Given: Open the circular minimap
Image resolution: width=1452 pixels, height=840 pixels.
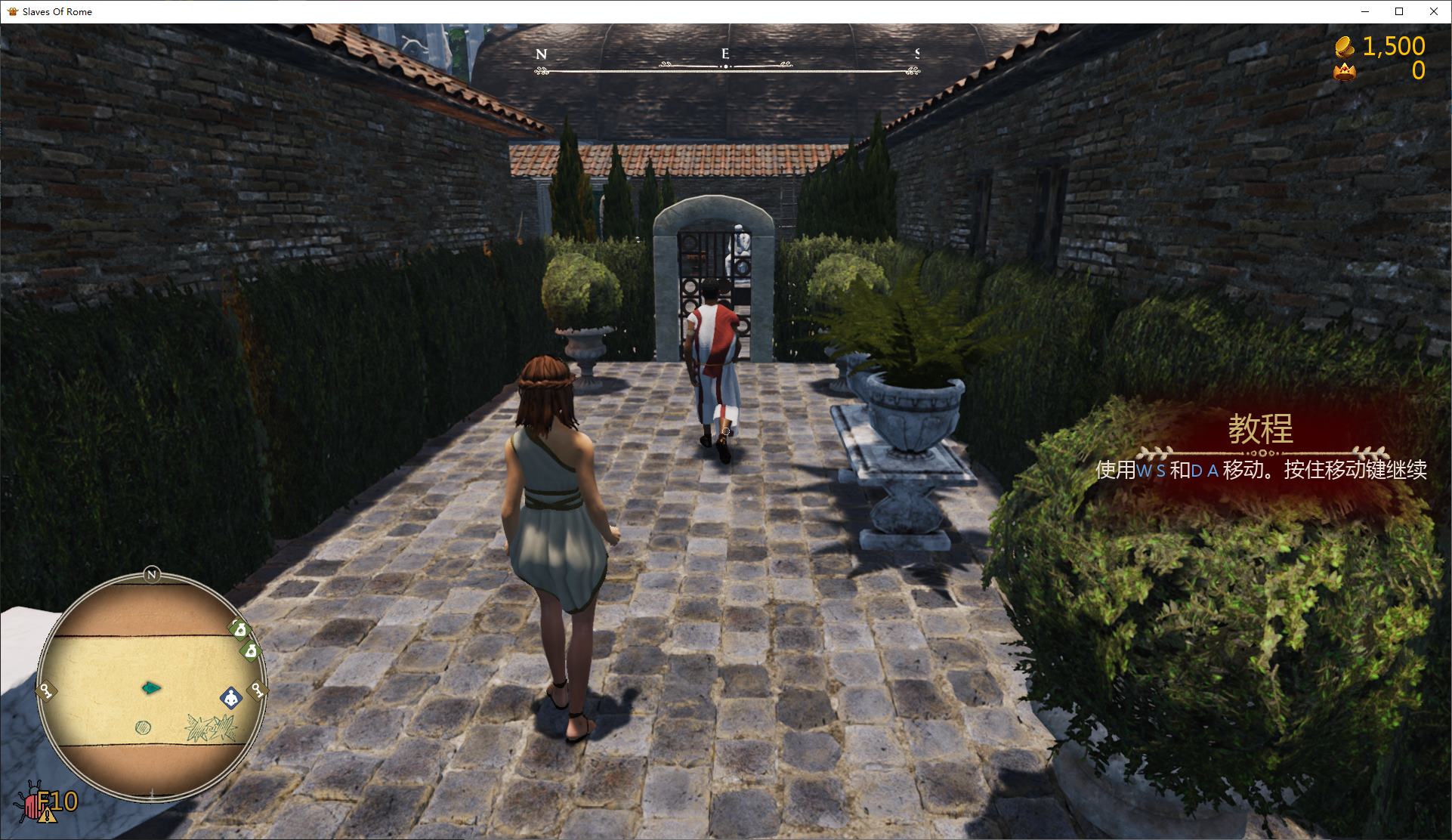Looking at the screenshot, I should pos(151,686).
